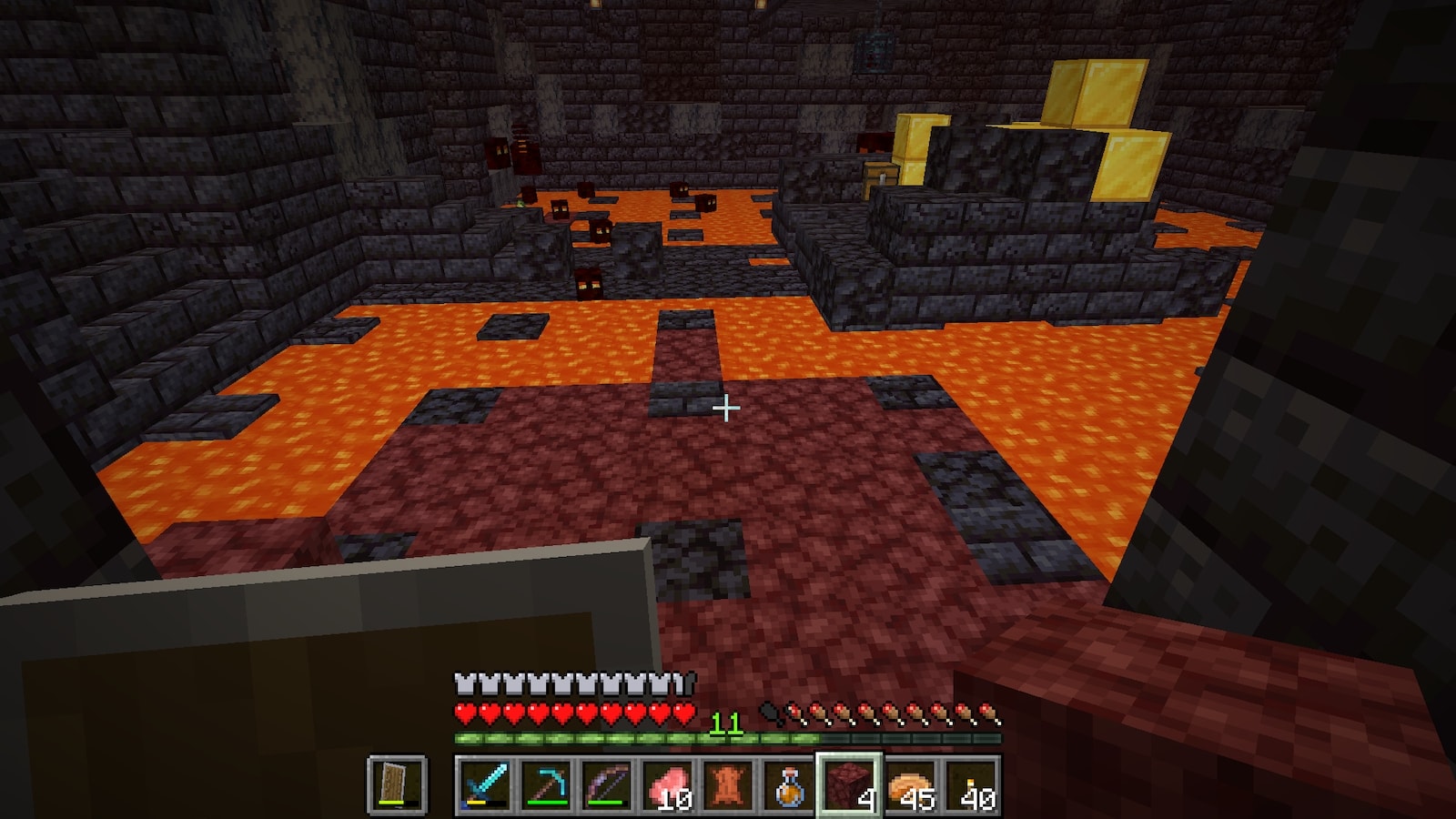Select the shield in the offhand slot
Viewport: 1456px width, 819px height.
tap(397, 784)
